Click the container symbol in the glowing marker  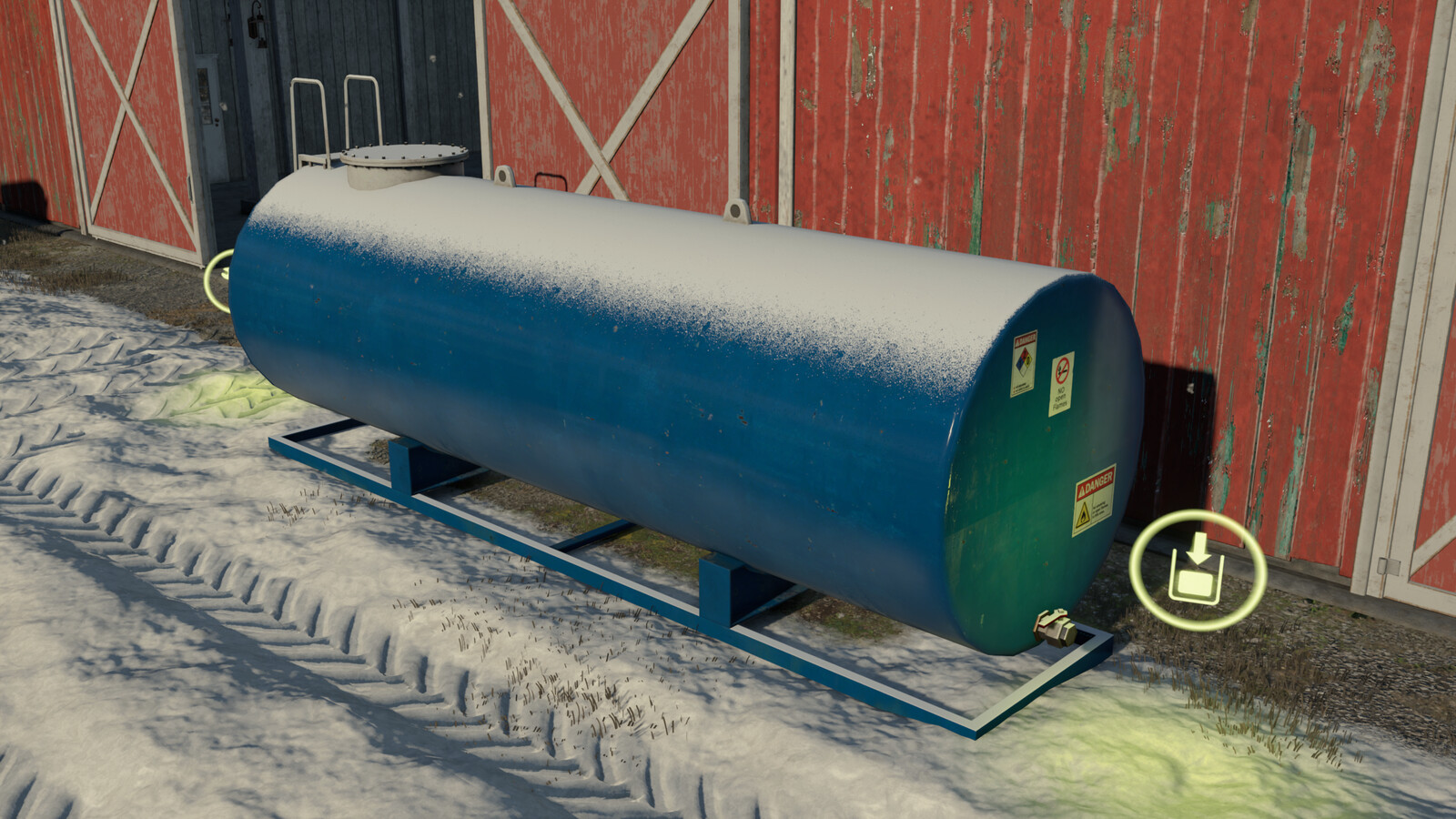click(1195, 584)
